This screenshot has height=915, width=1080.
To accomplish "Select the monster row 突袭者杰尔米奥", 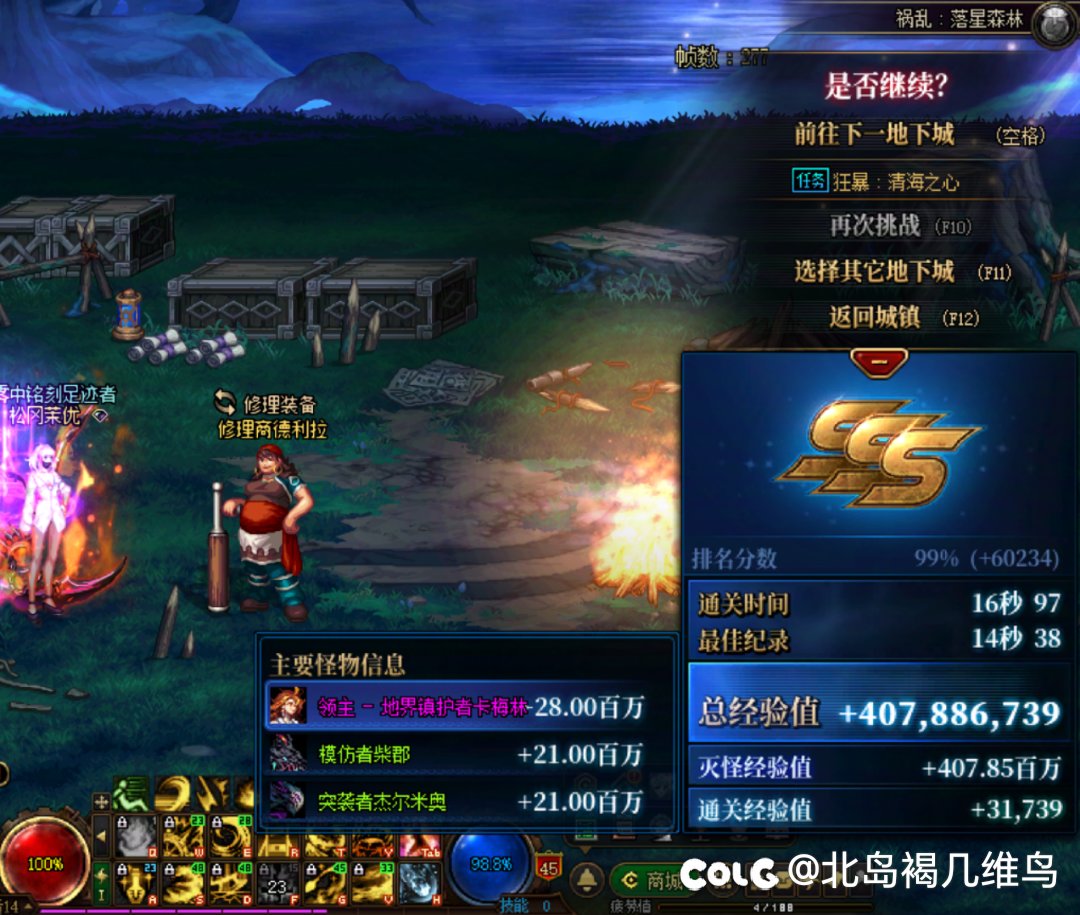I will (x=458, y=801).
